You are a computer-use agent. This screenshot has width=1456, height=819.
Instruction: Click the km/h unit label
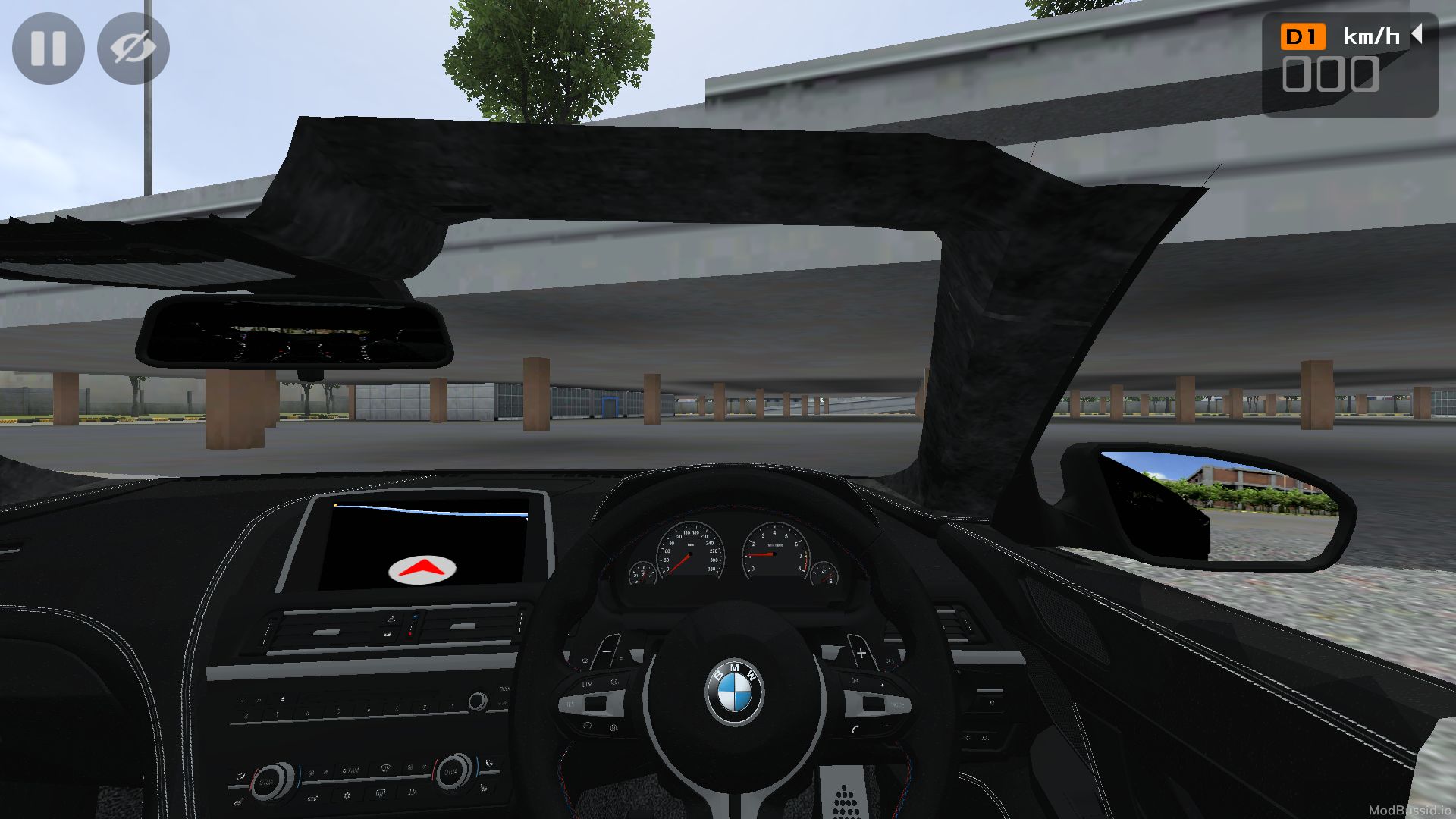point(1370,34)
